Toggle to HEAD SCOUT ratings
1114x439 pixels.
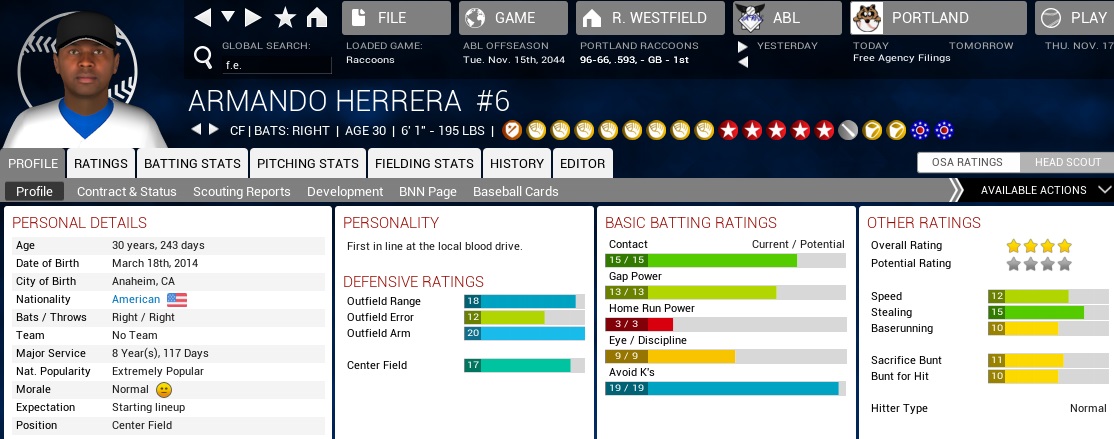pos(1067,163)
